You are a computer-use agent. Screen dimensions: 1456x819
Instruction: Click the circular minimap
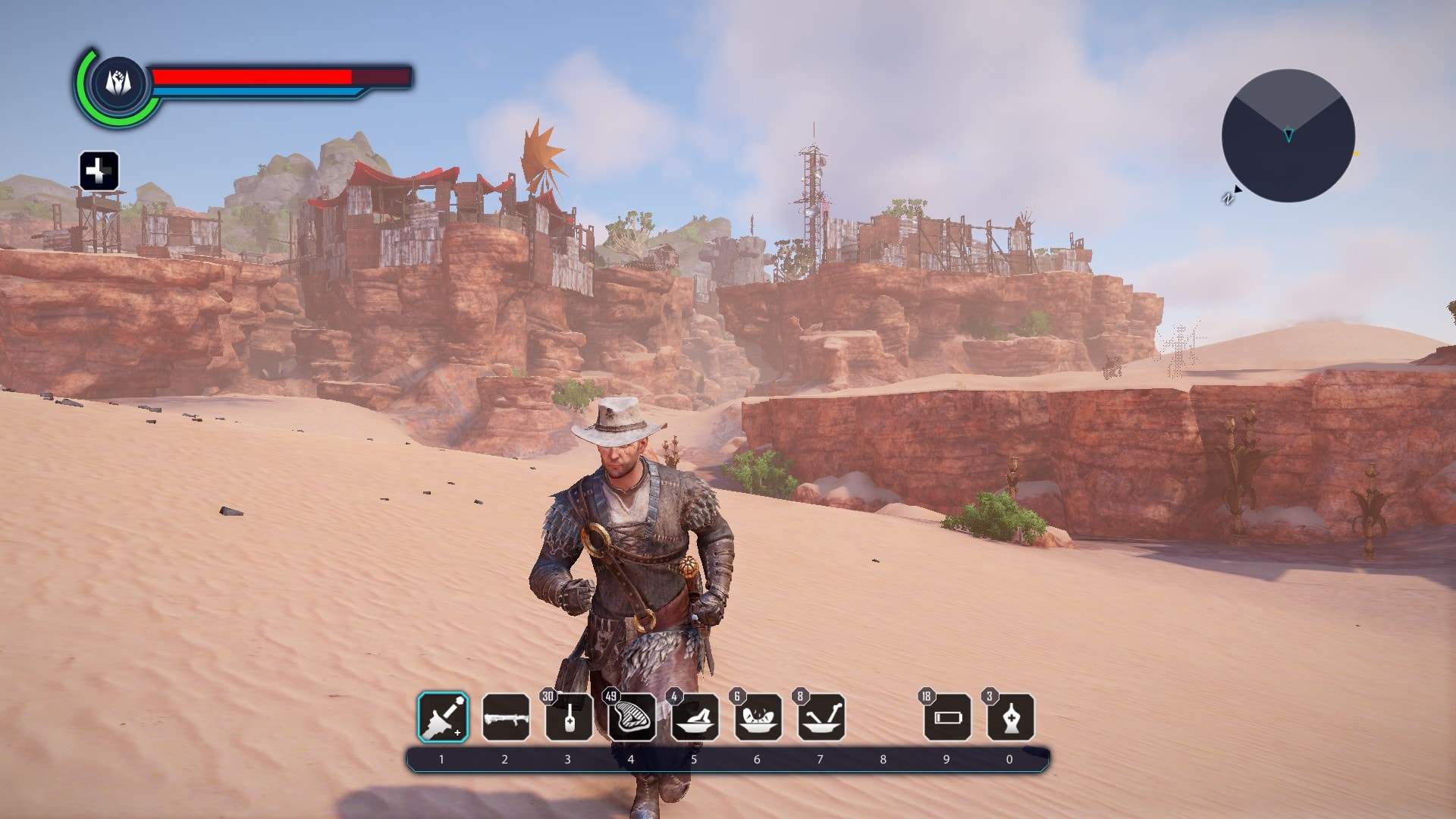1288,136
